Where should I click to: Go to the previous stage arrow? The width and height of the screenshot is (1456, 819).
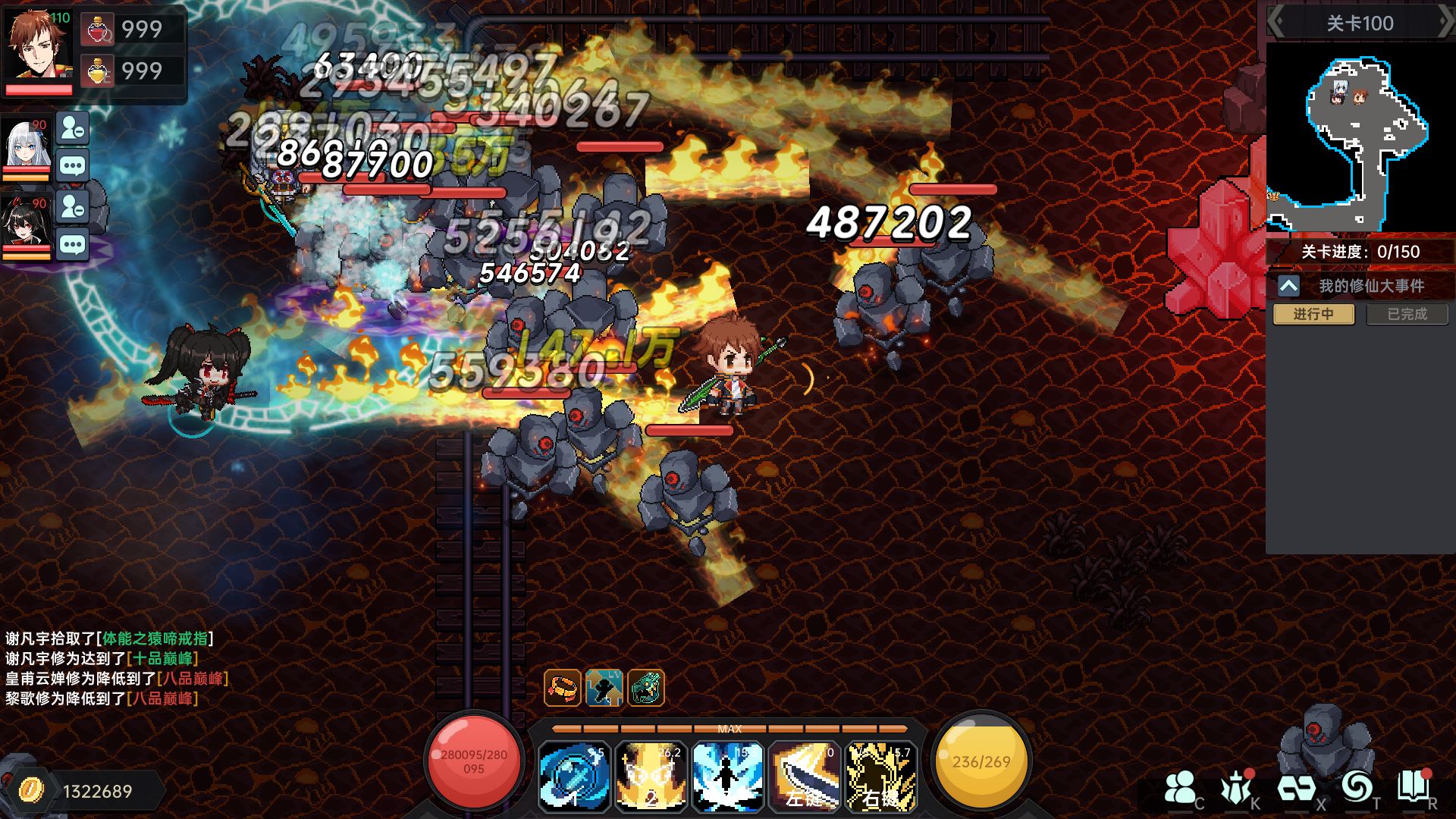[x=1276, y=23]
